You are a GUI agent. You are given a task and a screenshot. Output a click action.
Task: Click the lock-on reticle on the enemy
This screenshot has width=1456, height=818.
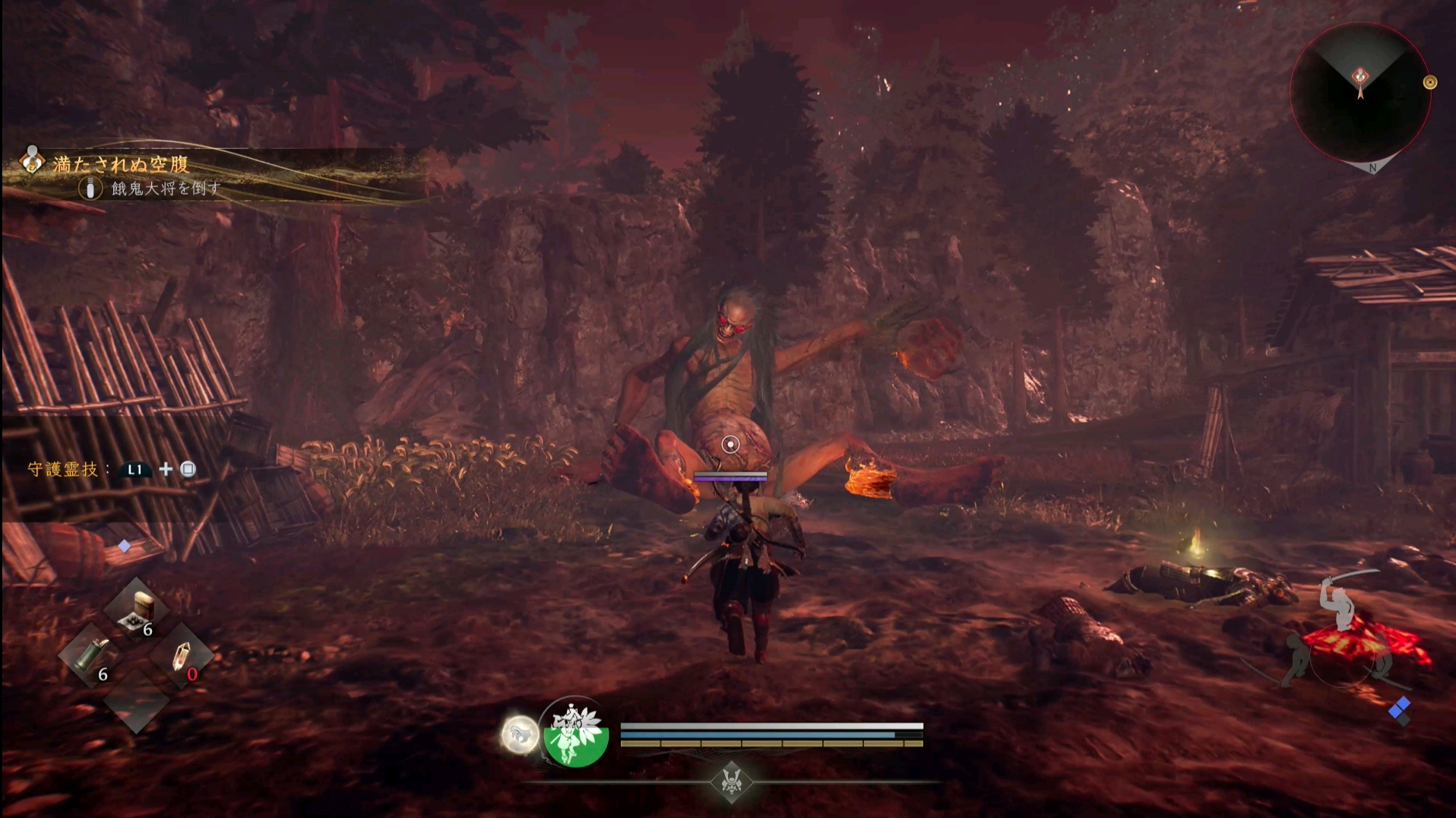[730, 444]
